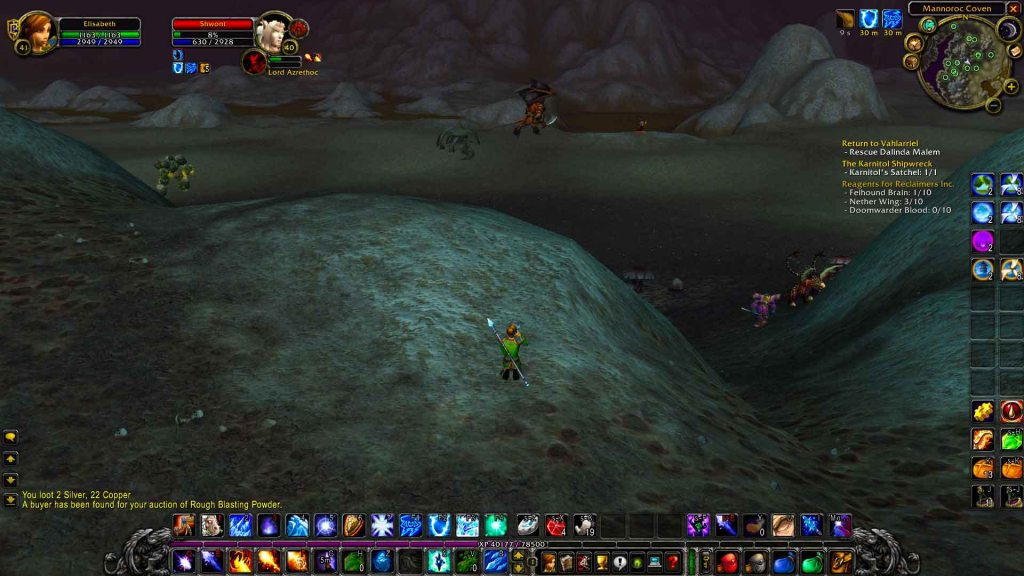Click Elisabeth's player portrait
Image resolution: width=1024 pixels, height=576 pixels.
pos(36,31)
